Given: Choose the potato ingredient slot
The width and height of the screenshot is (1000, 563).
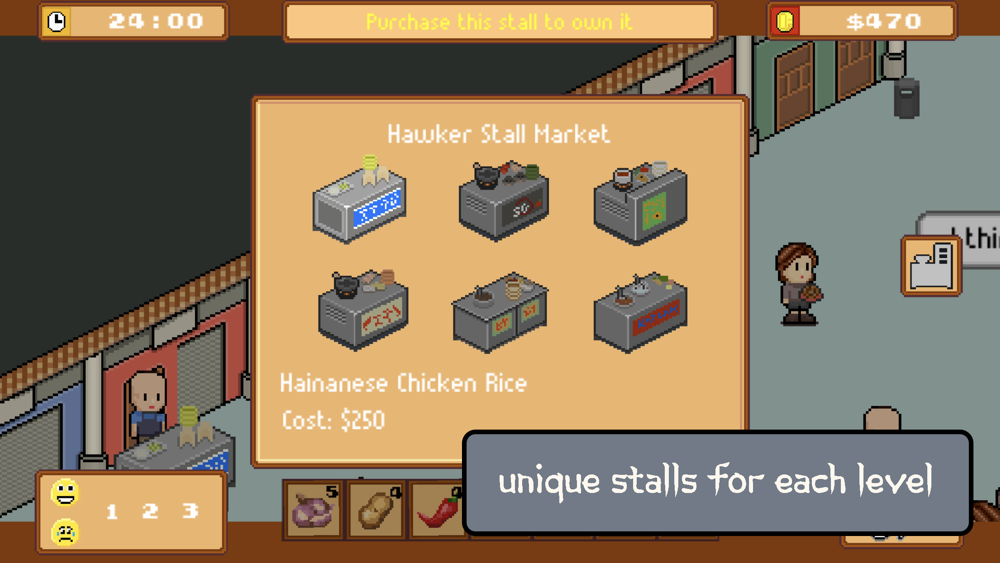Looking at the screenshot, I should pyautogui.click(x=376, y=510).
